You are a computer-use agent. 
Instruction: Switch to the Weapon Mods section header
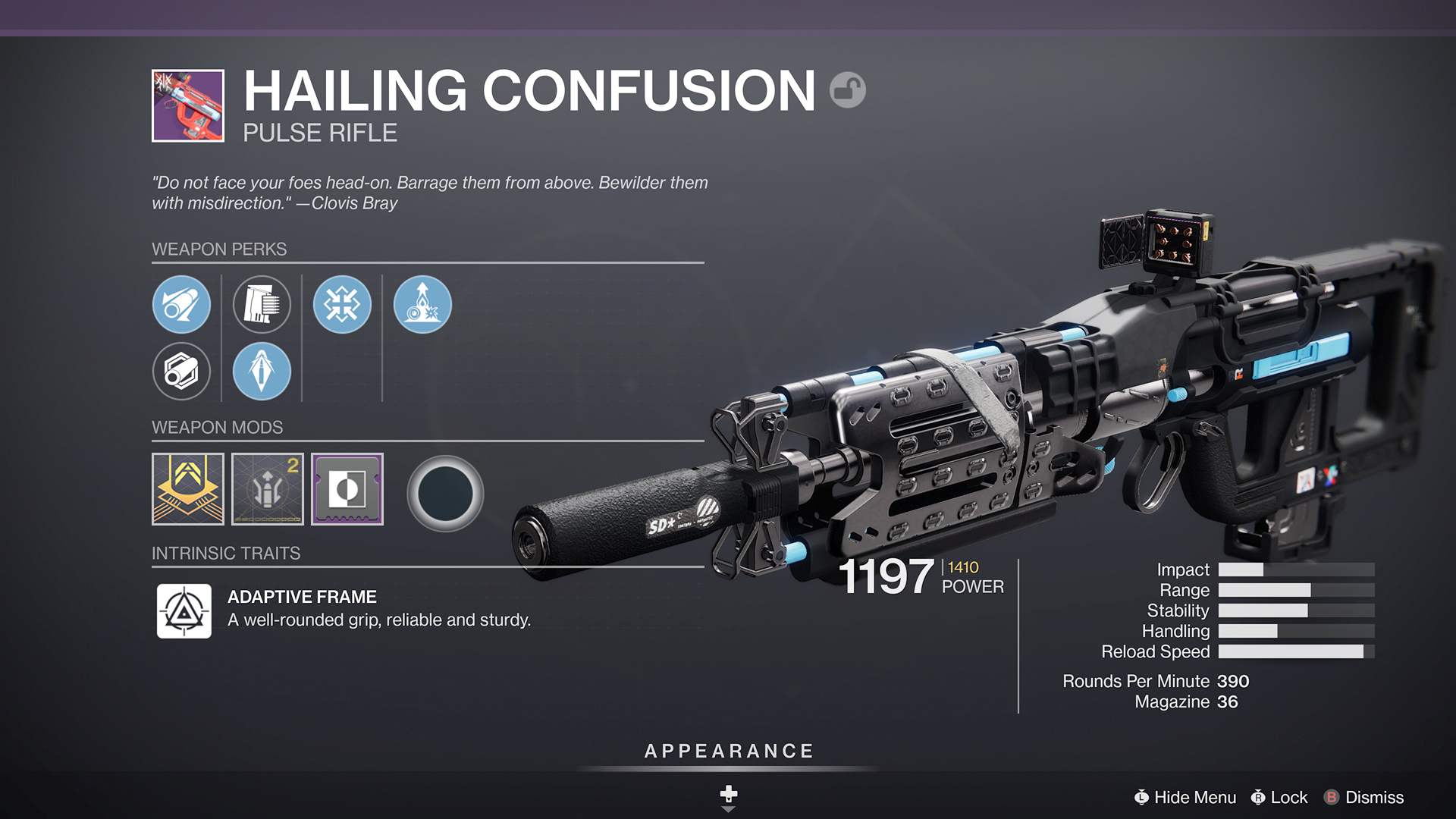[218, 427]
